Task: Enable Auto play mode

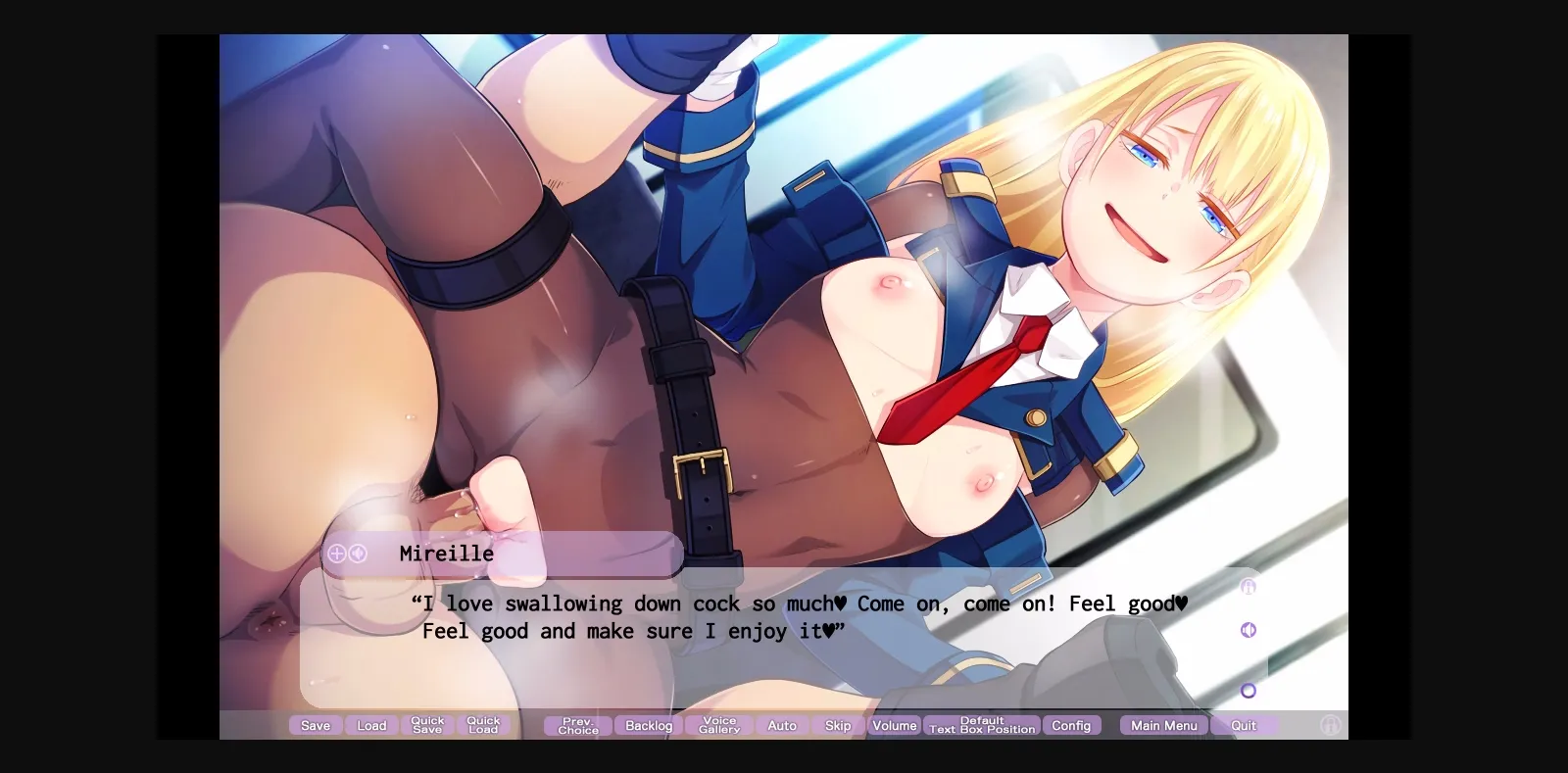Action: (x=781, y=725)
